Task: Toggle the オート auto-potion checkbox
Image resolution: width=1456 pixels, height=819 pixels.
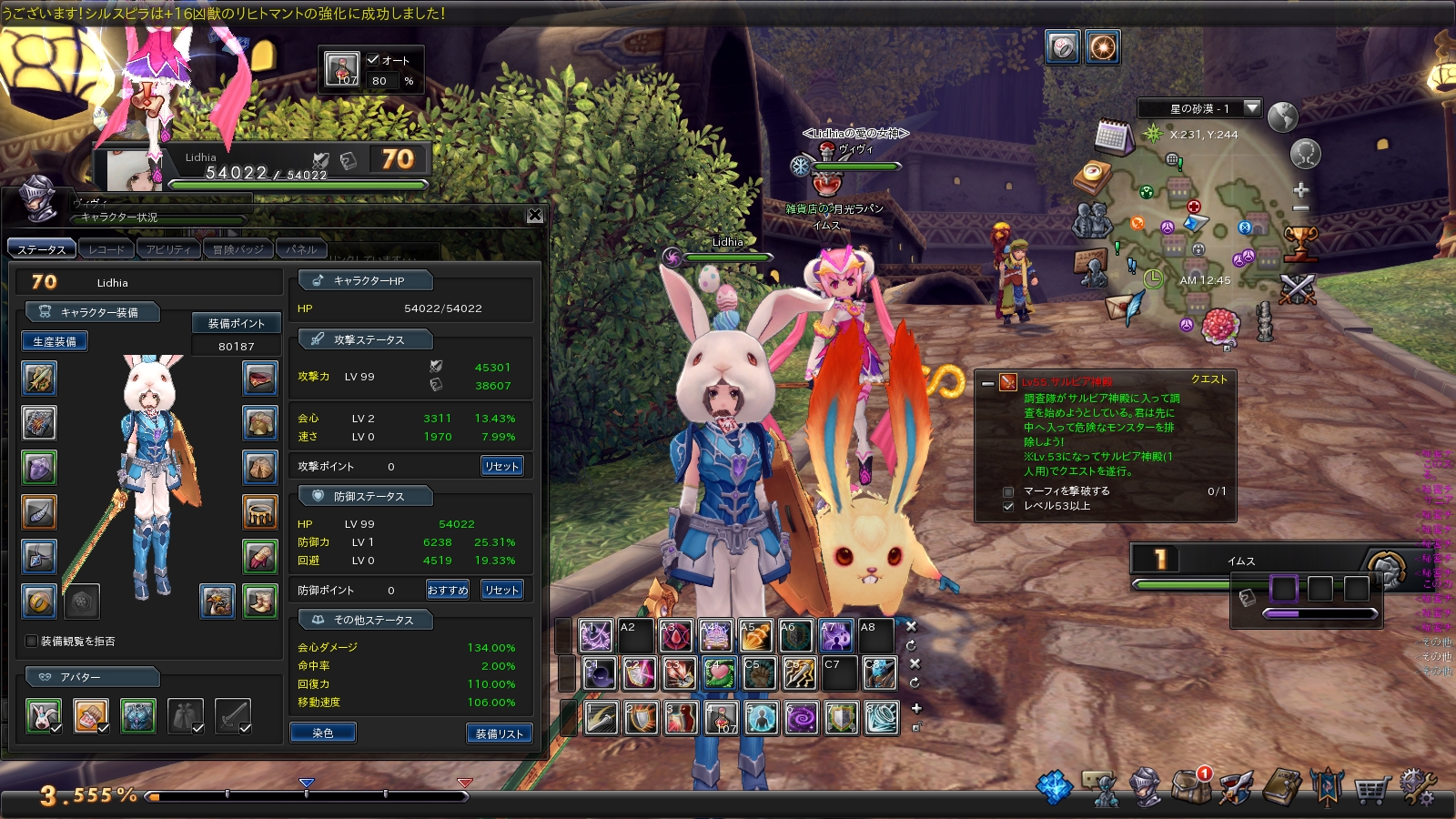Action: pos(373,60)
